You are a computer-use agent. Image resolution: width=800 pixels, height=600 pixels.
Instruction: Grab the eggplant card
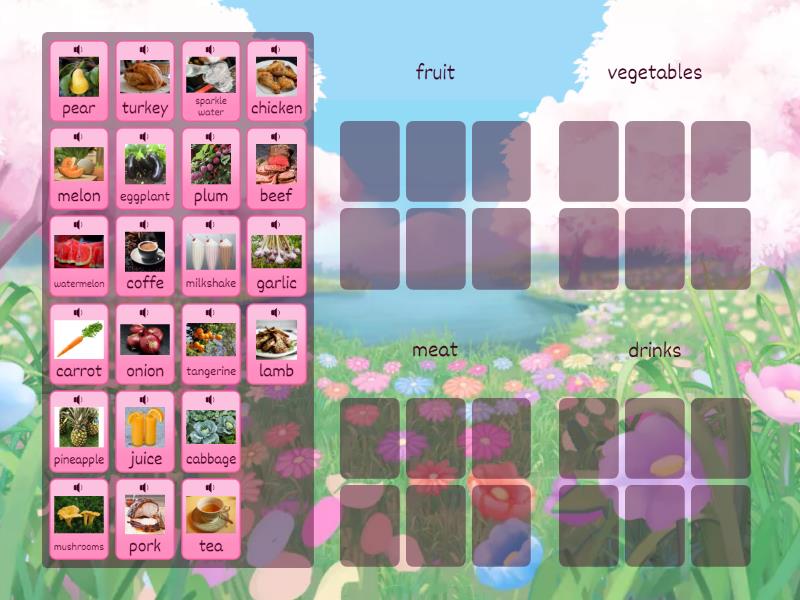pyautogui.click(x=145, y=168)
